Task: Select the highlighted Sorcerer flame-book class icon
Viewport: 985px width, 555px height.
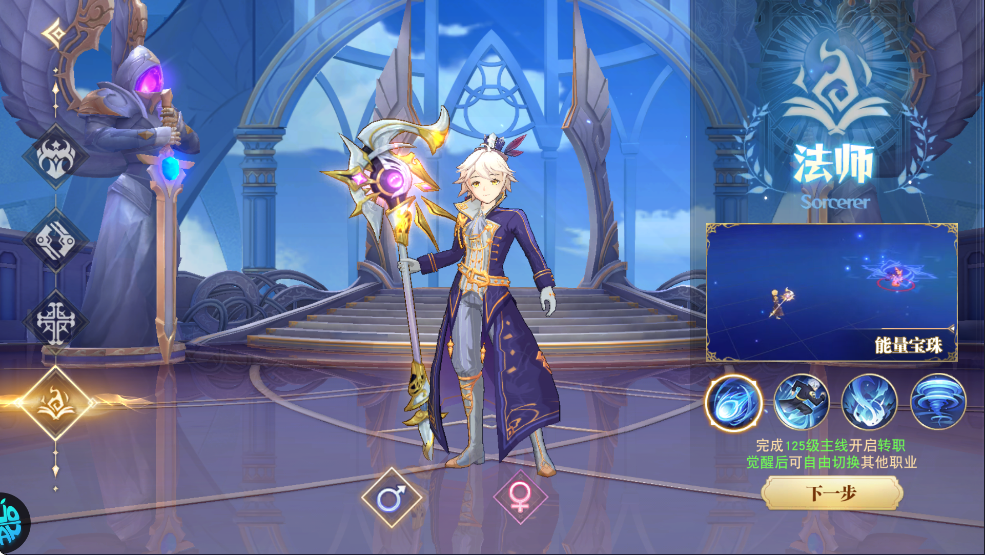Action: 56,402
